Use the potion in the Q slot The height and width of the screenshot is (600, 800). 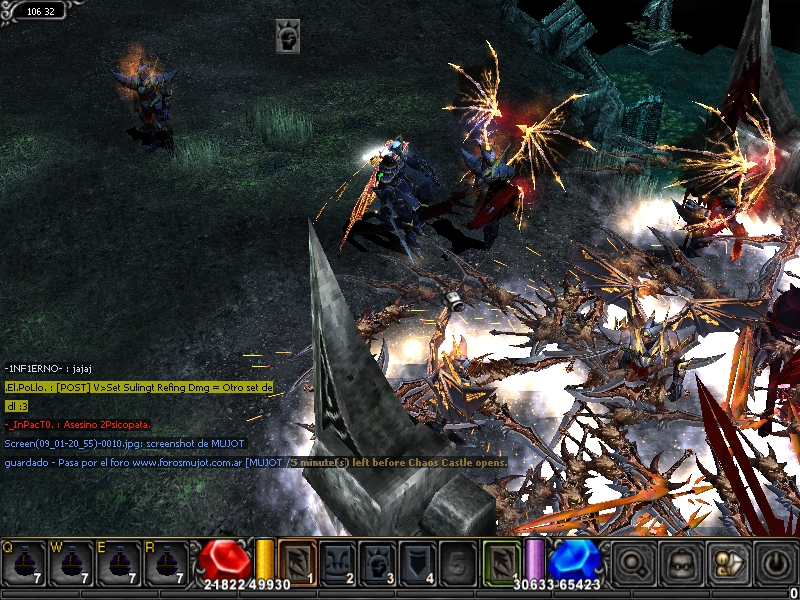tap(24, 562)
